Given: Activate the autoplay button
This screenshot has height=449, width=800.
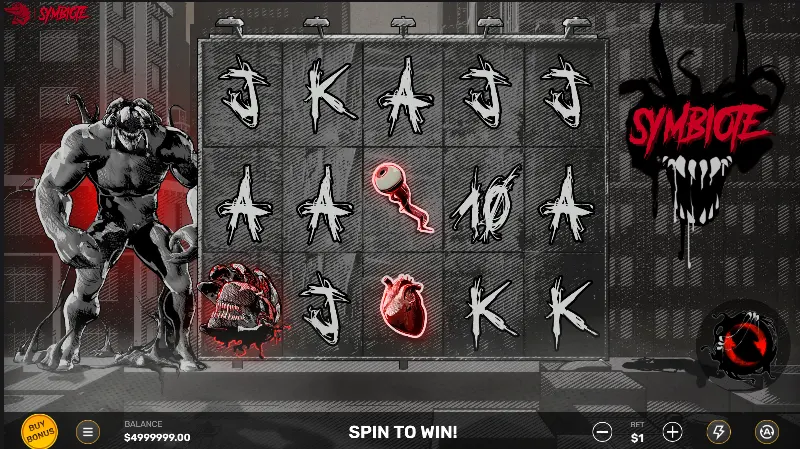Looking at the screenshot, I should pos(766,432).
